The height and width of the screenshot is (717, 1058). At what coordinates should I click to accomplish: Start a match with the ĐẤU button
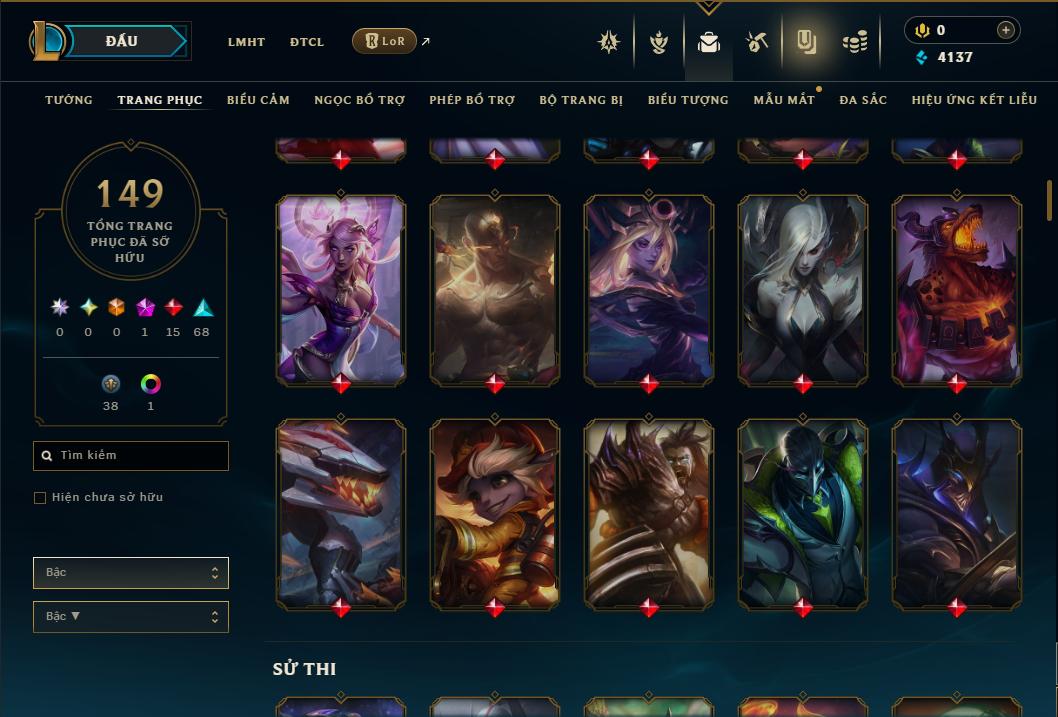point(122,41)
